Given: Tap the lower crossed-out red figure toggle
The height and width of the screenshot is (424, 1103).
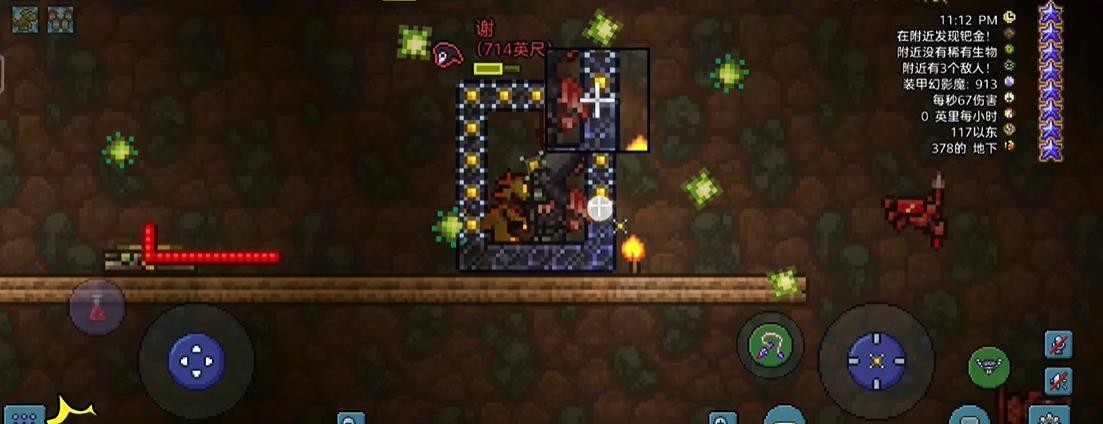Looking at the screenshot, I should coord(1058,380).
